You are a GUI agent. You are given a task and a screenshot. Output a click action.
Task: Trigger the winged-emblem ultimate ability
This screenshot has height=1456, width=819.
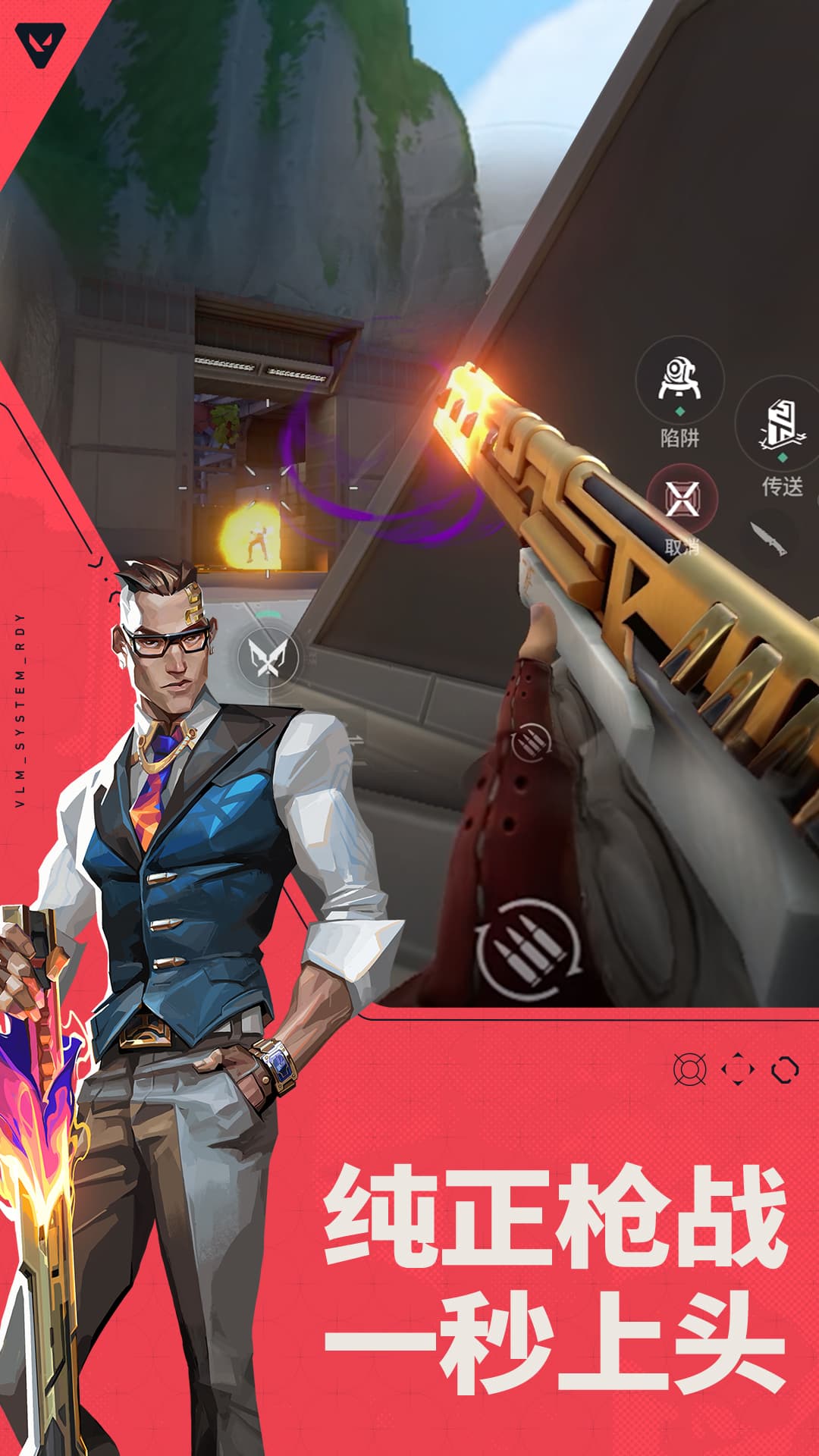(x=267, y=657)
